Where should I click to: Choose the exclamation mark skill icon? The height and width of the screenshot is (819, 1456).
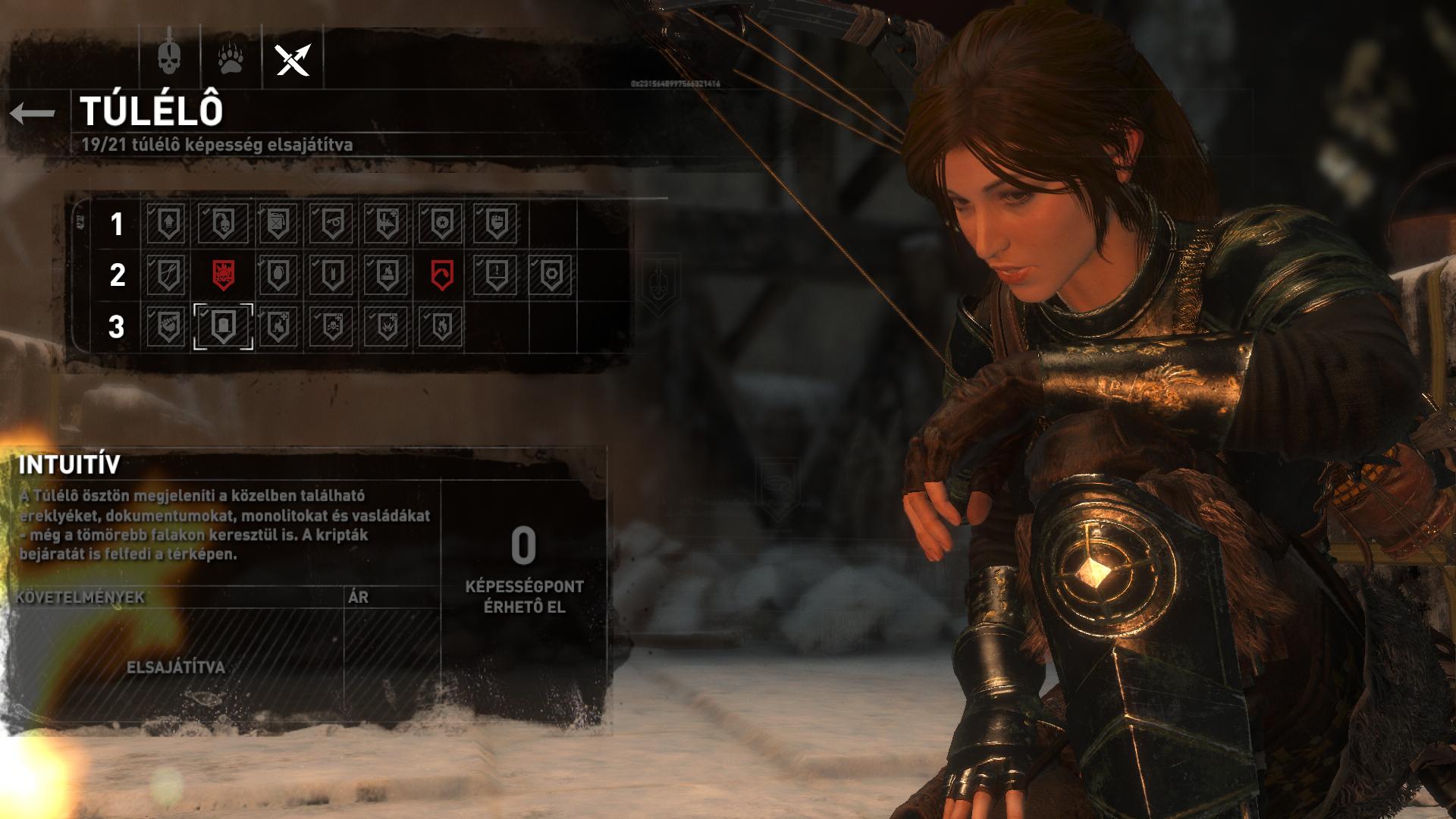tap(496, 275)
